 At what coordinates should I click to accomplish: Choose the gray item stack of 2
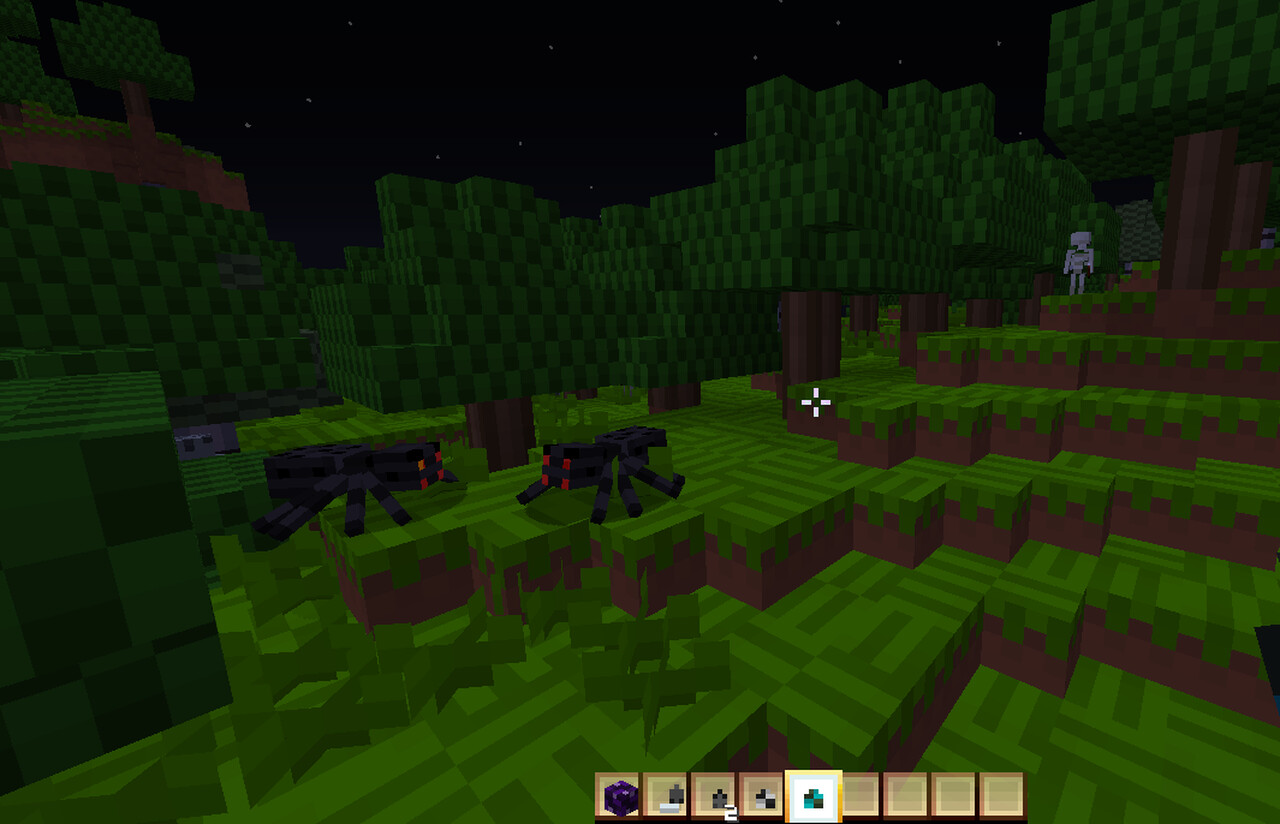tap(715, 797)
